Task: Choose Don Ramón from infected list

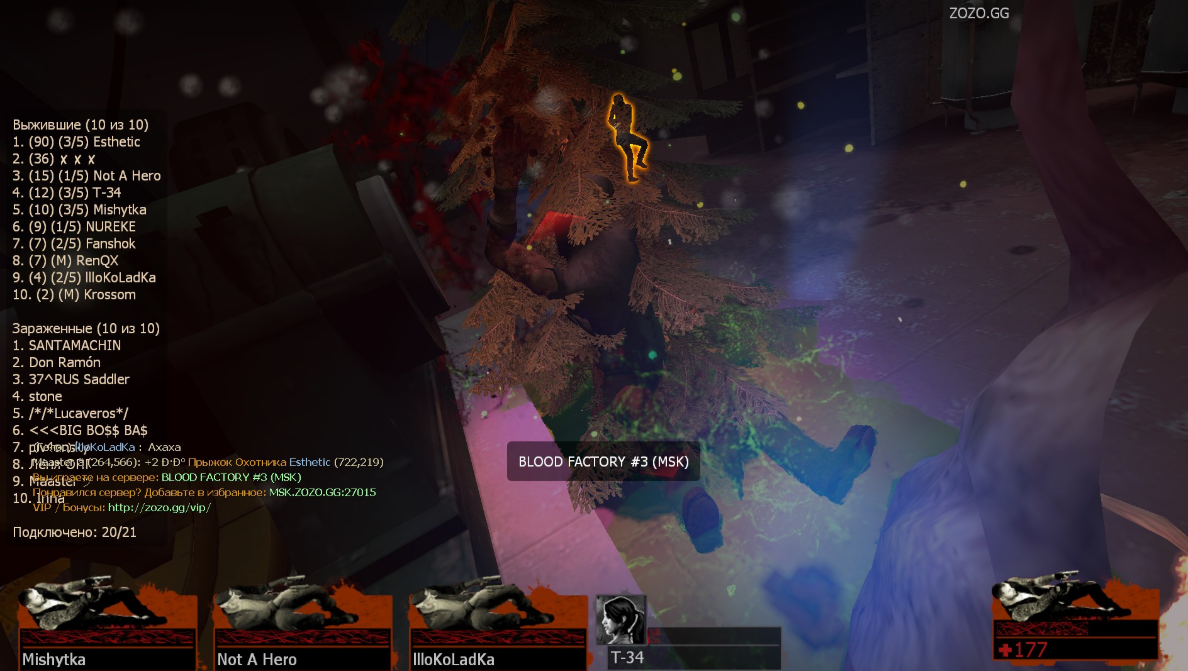Action: tap(57, 362)
